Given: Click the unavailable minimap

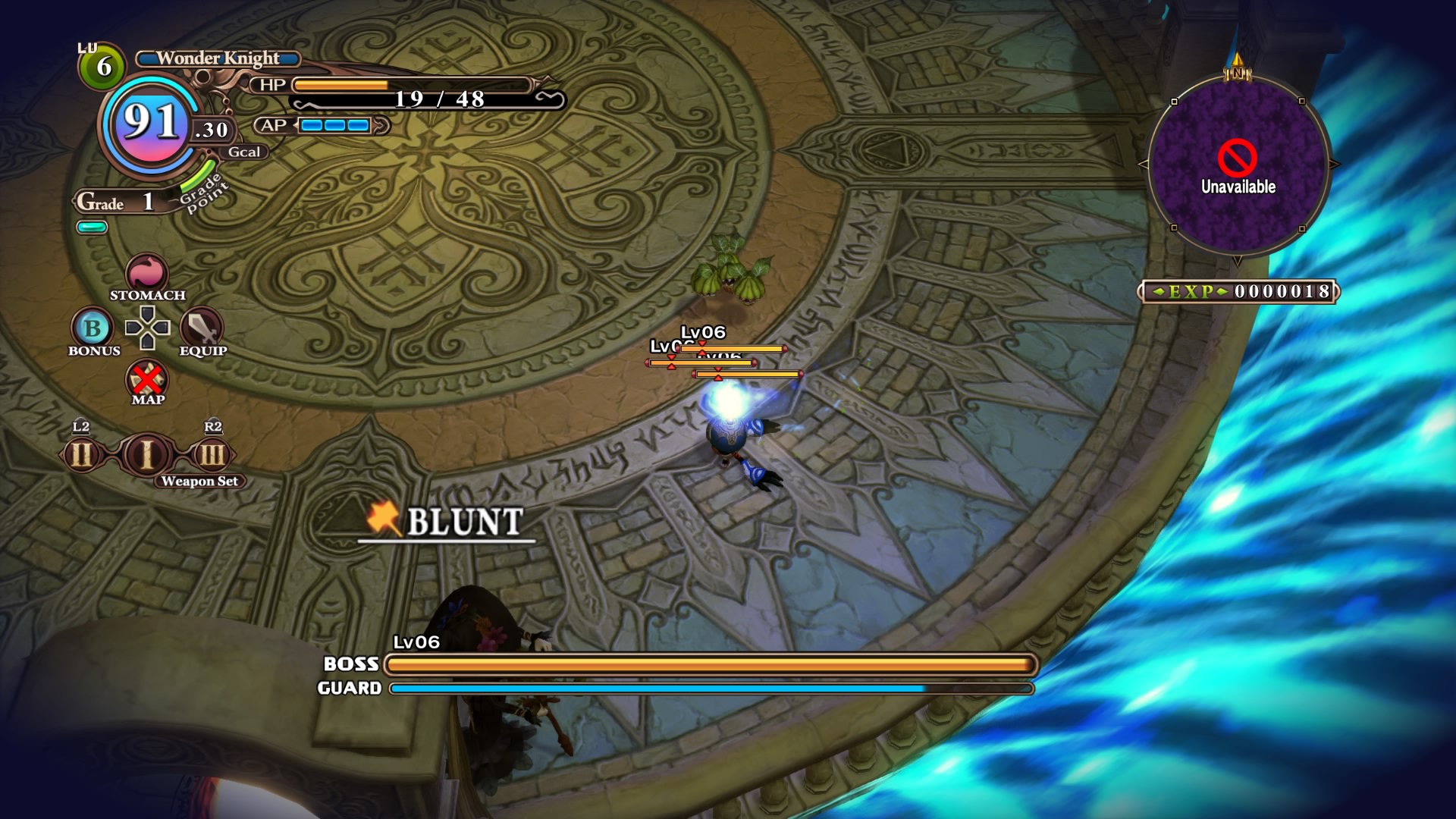Looking at the screenshot, I should [1238, 165].
